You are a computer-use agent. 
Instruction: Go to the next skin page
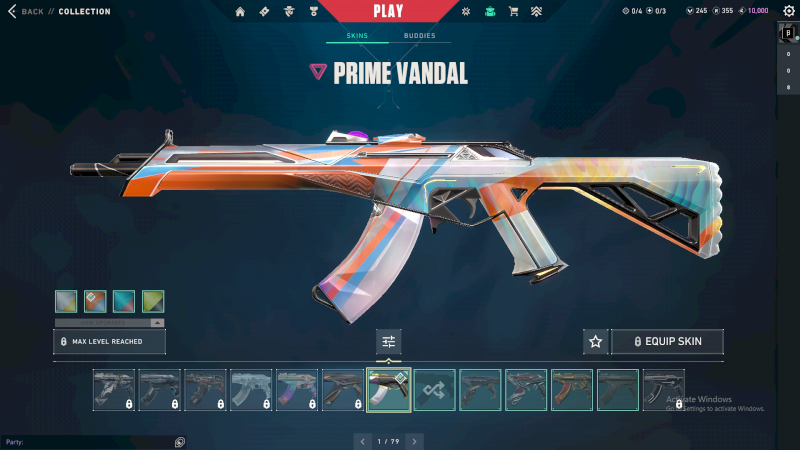[415, 441]
